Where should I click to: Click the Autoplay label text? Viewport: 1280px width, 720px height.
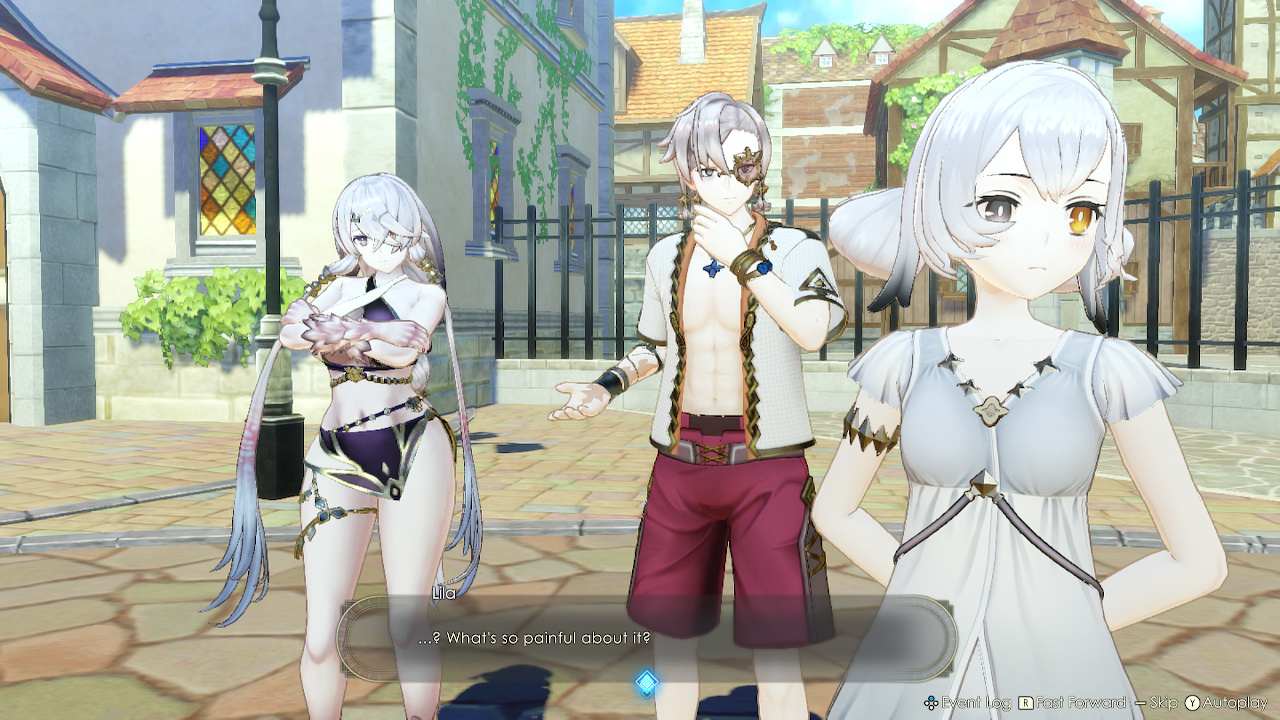1234,702
